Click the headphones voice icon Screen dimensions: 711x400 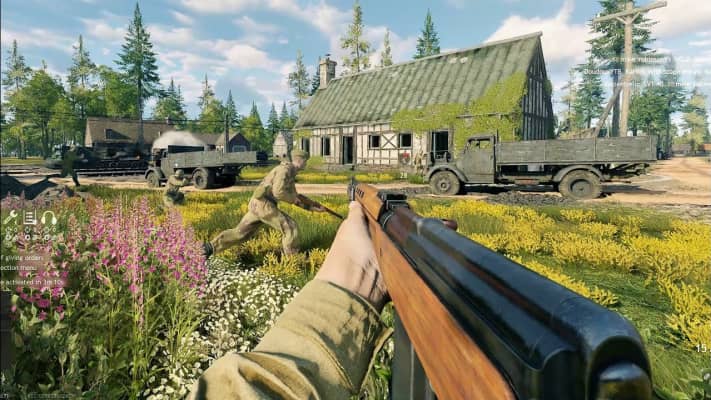click(x=48, y=217)
